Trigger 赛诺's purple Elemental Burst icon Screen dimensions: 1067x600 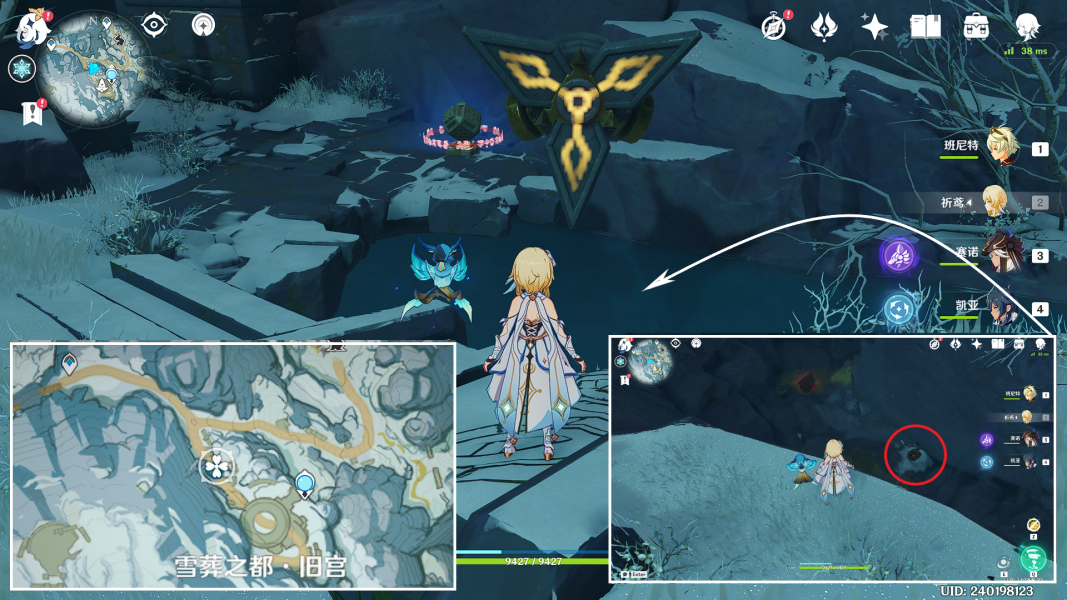click(x=899, y=255)
